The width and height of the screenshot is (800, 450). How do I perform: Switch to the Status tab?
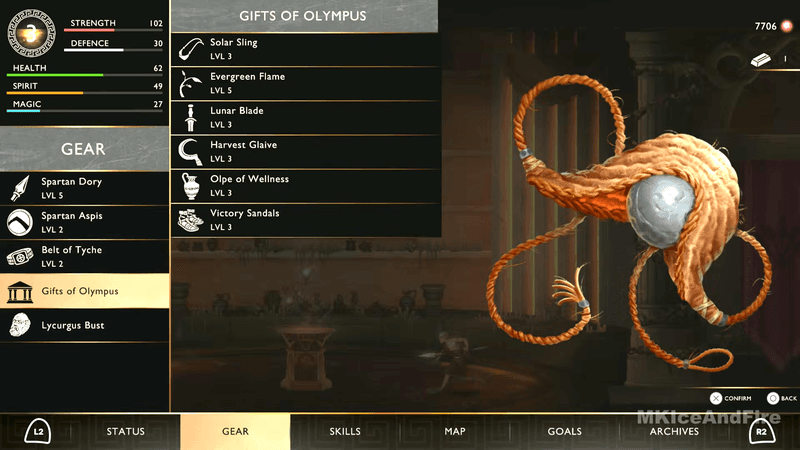[x=126, y=432]
